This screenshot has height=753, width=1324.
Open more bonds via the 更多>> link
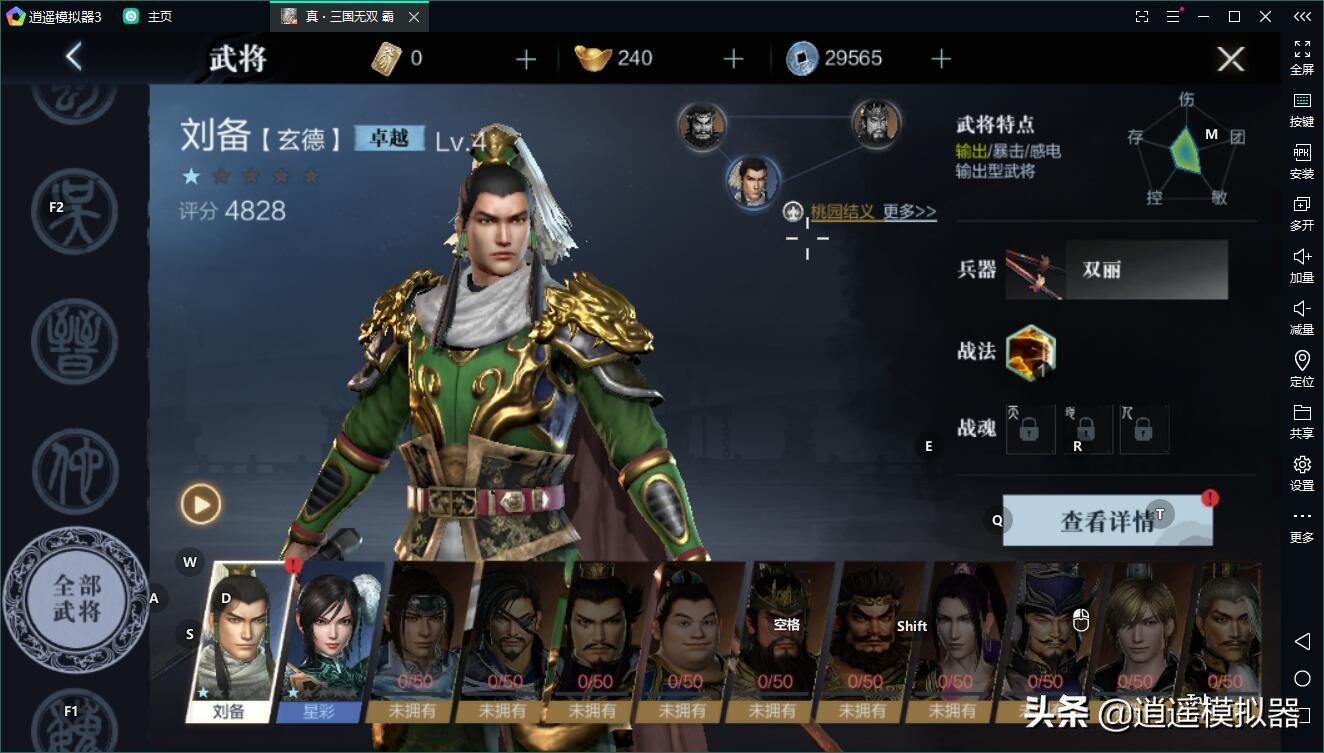point(906,212)
